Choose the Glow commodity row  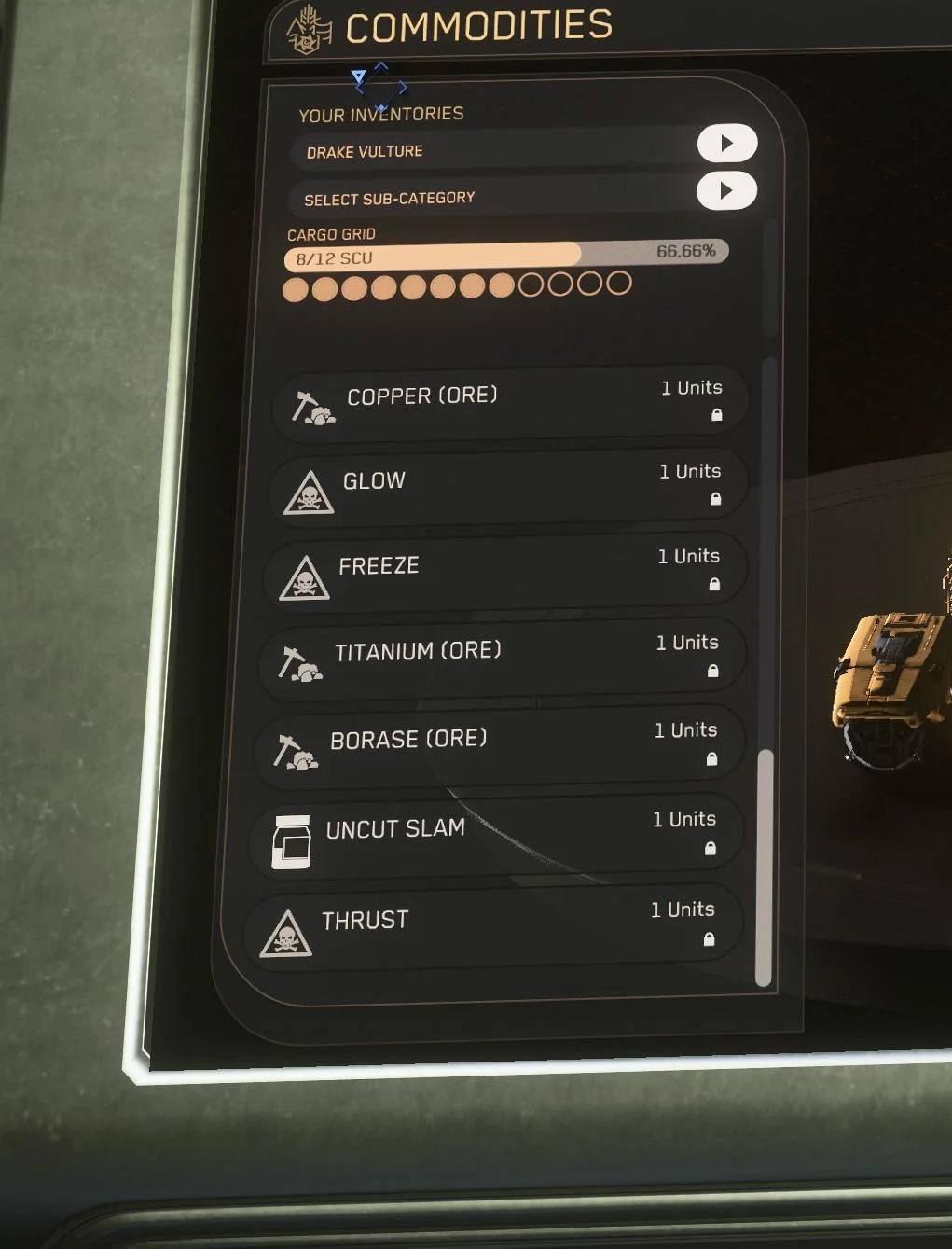coord(508,486)
